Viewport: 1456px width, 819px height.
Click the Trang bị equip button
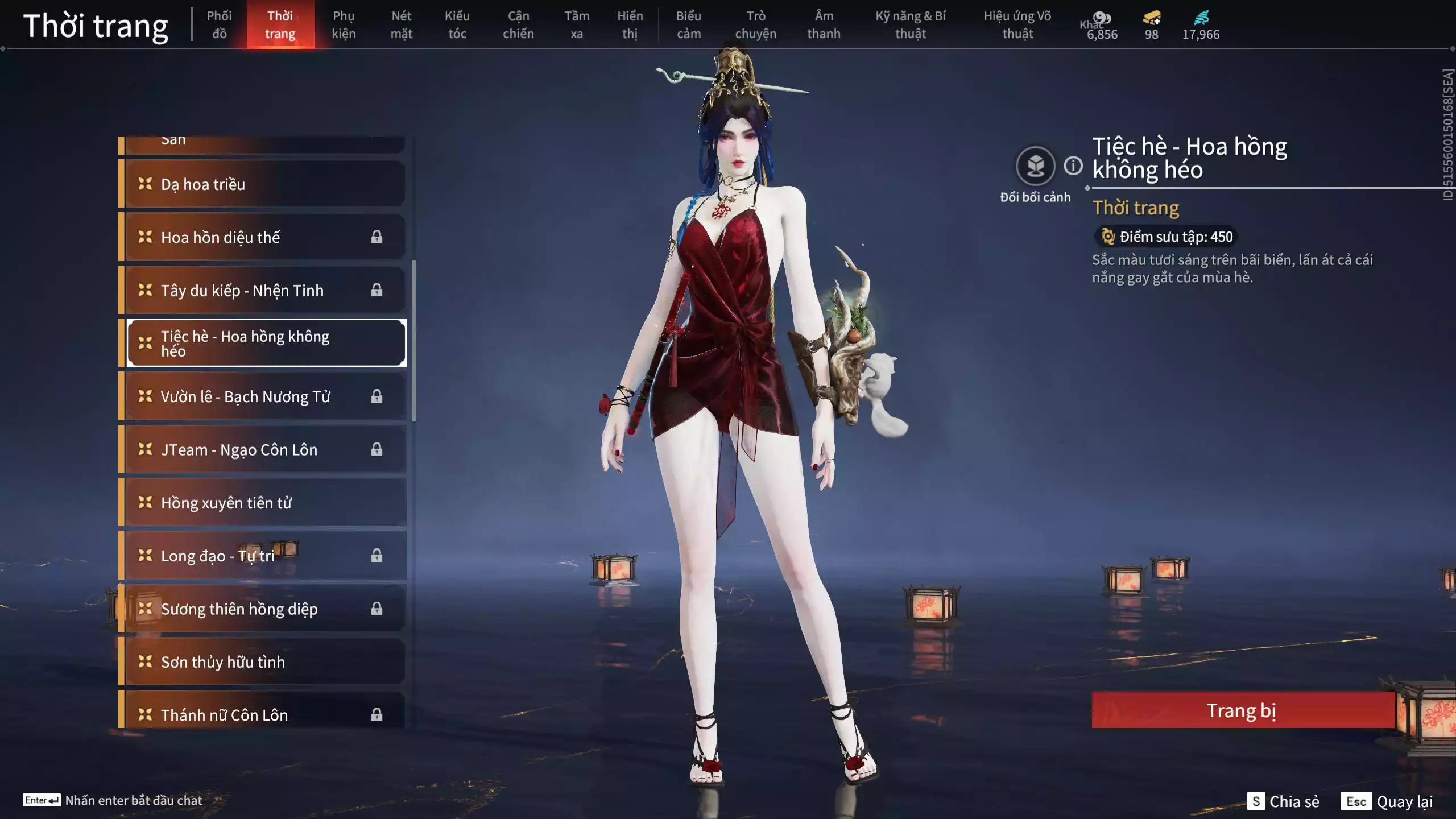[1242, 710]
